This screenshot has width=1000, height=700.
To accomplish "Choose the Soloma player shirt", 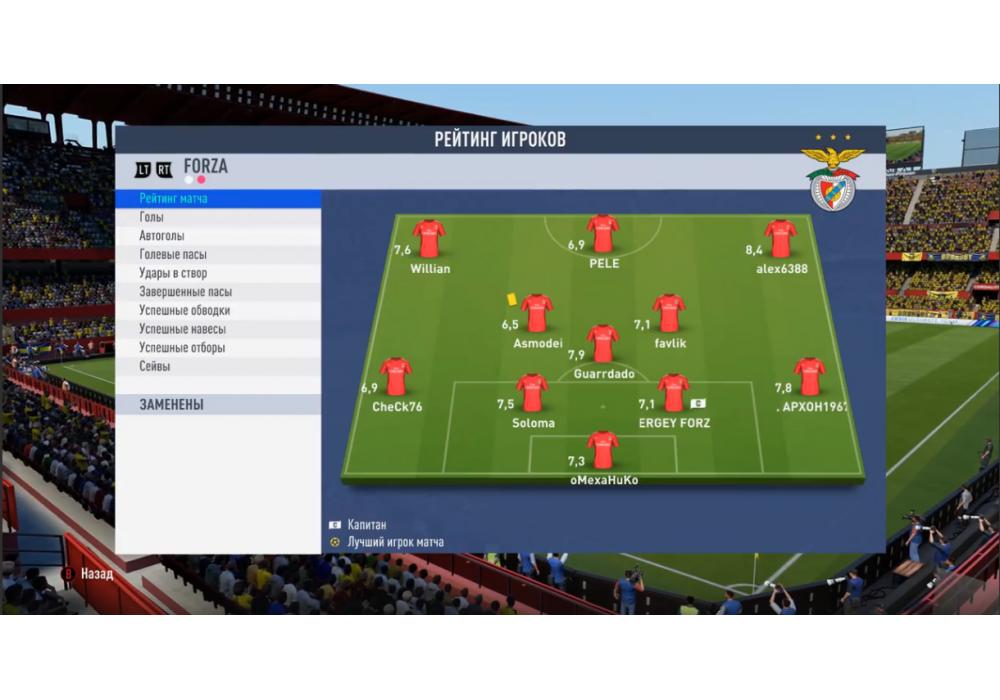I will click(x=532, y=393).
